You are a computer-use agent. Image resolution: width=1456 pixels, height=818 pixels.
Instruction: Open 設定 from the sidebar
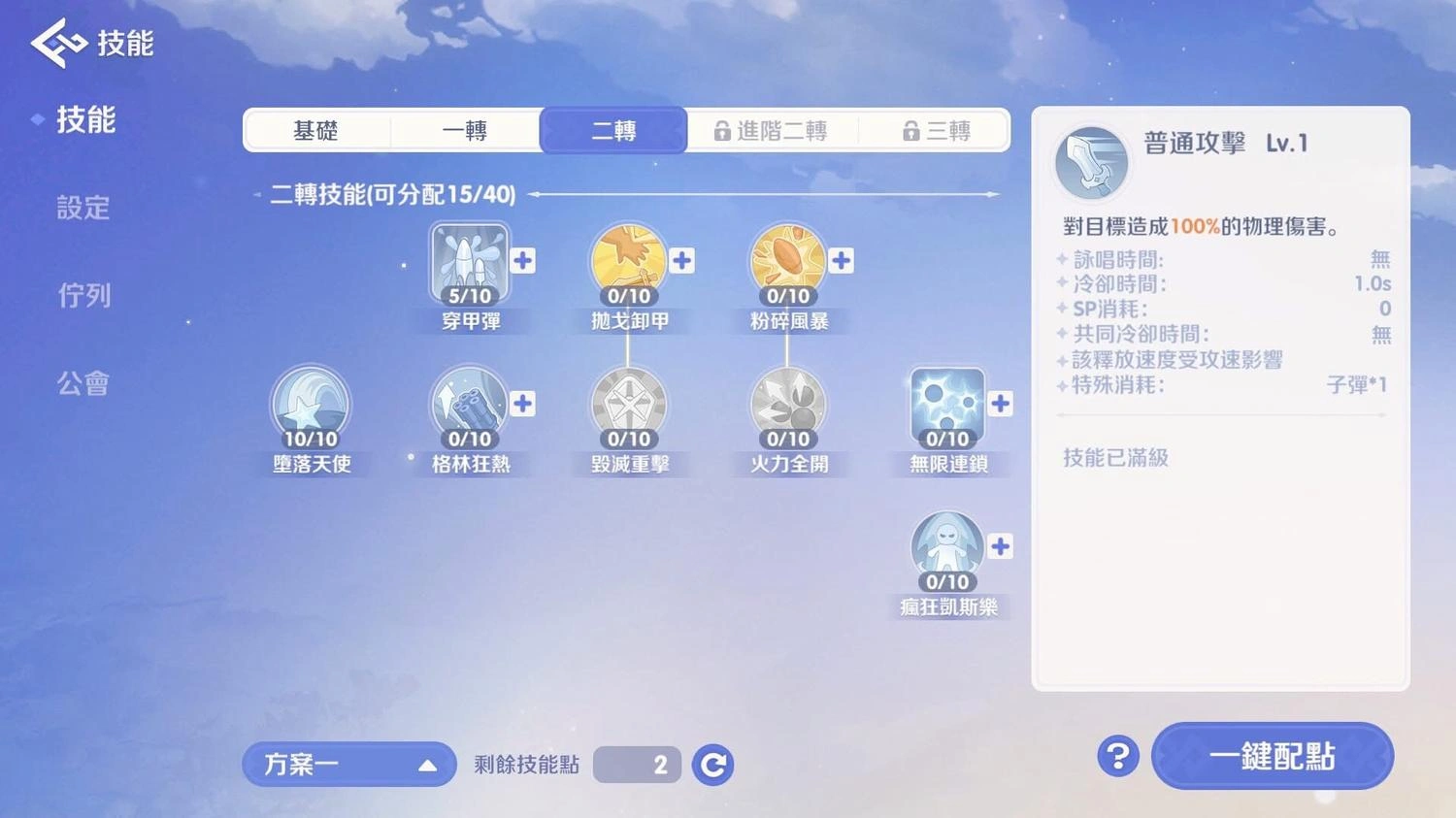tap(83, 208)
